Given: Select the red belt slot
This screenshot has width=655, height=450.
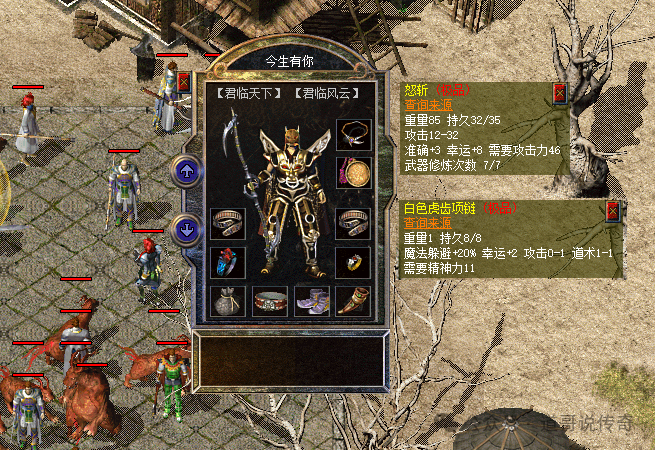Looking at the screenshot, I should [269, 300].
